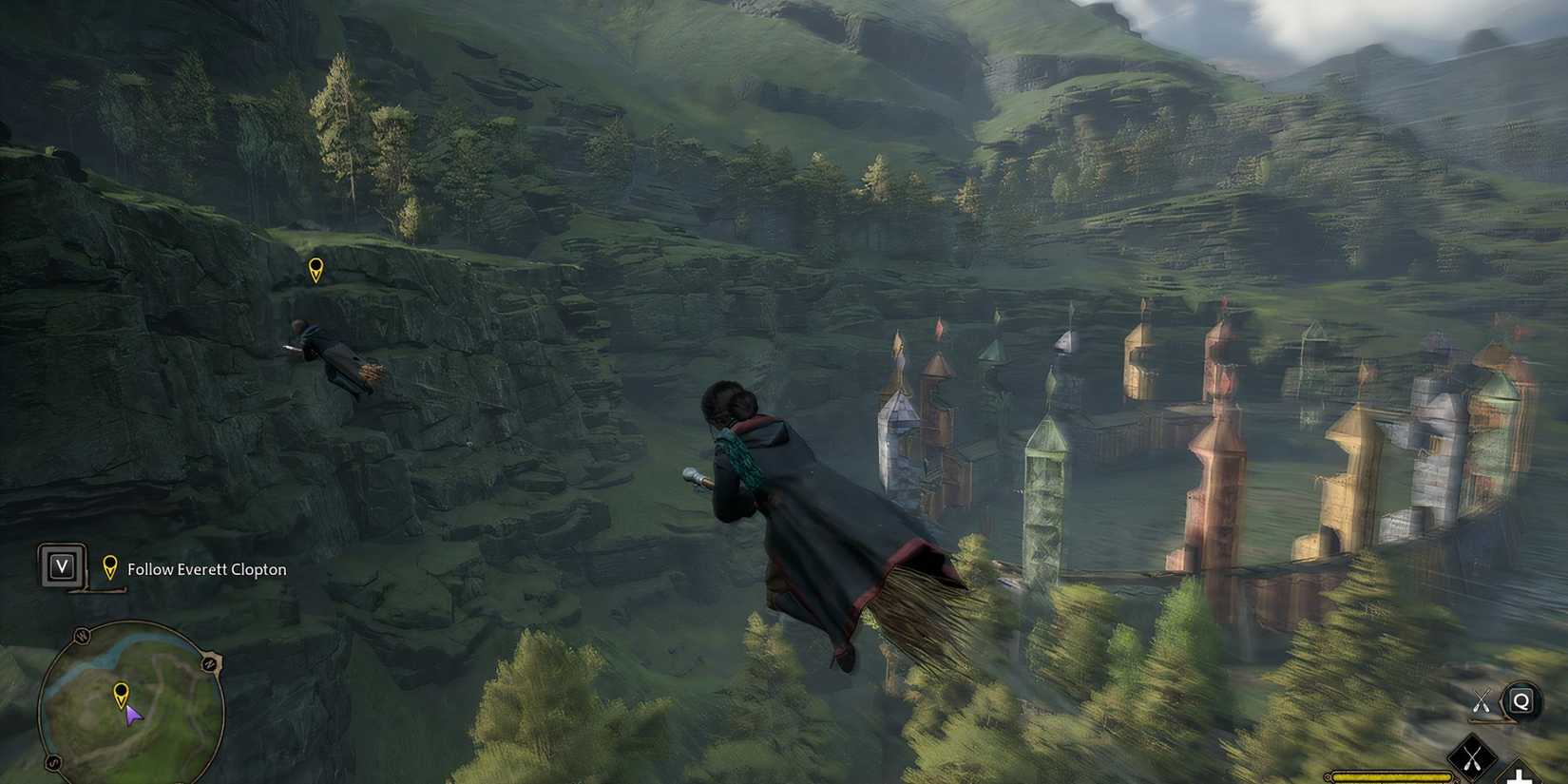
Task: Click the S compass marker on the minimap
Action: click(x=52, y=762)
